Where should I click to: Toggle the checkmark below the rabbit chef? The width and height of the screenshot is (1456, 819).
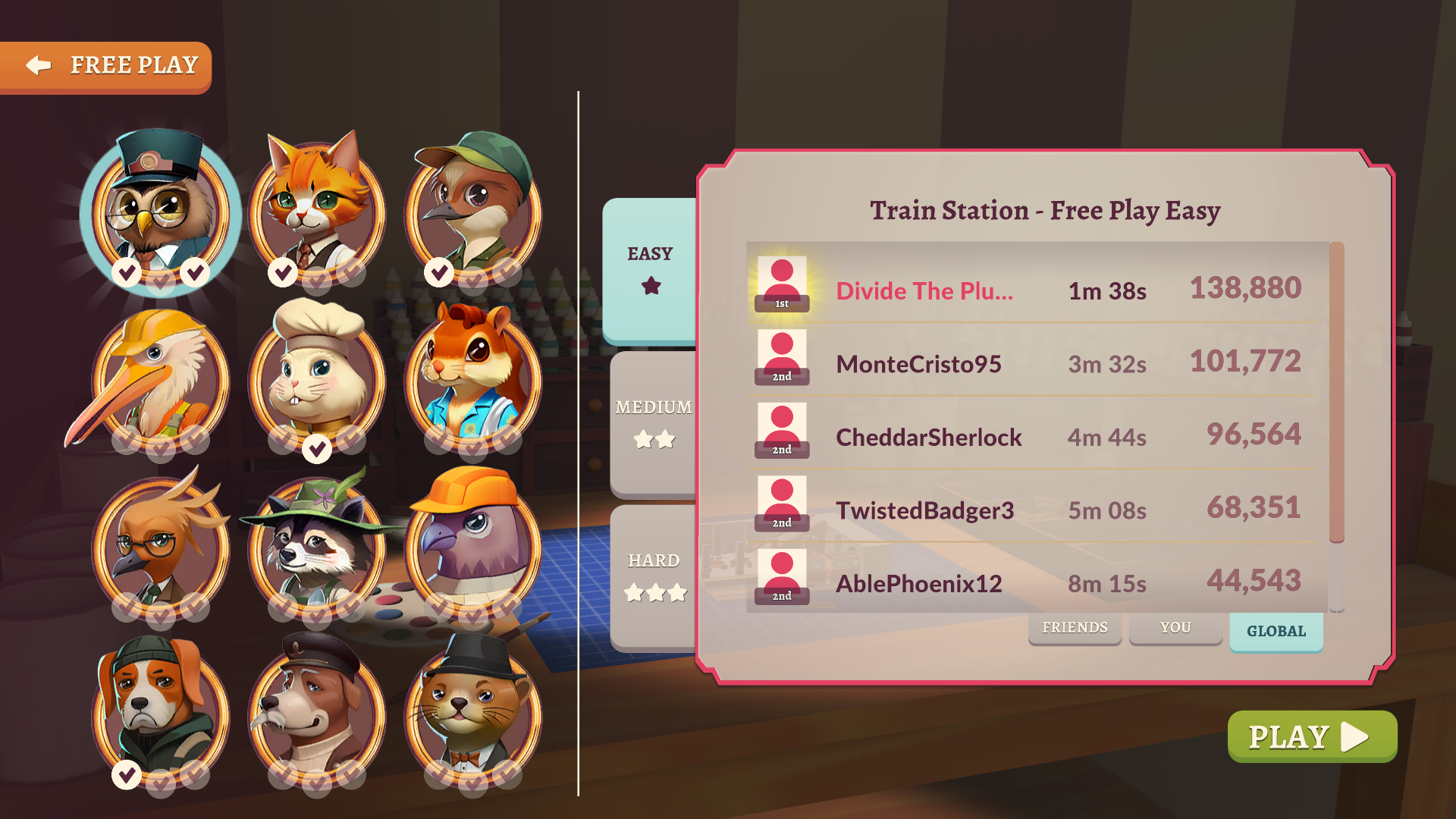[317, 447]
